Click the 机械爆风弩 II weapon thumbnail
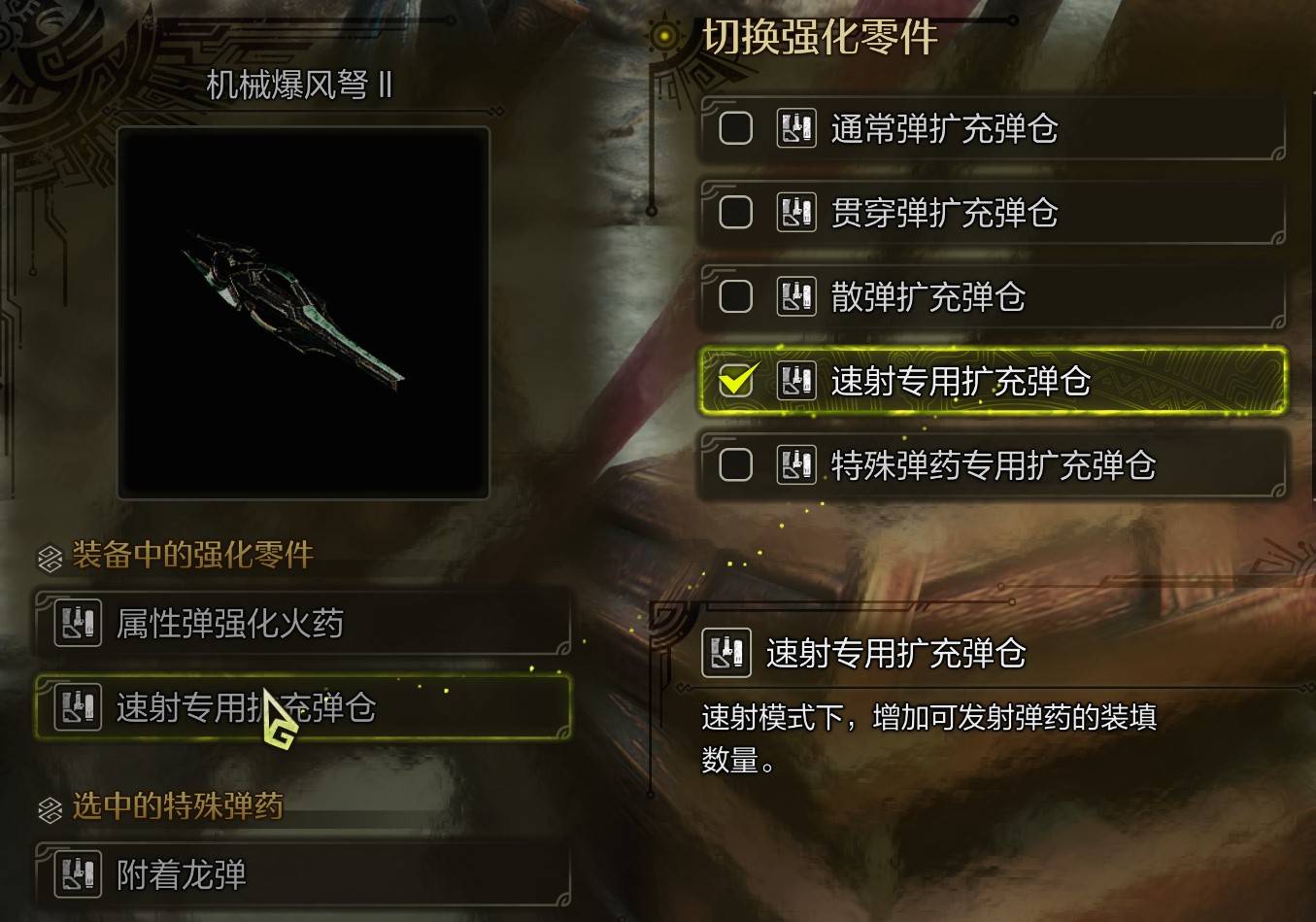Viewport: 1316px width, 922px height. pos(301,309)
